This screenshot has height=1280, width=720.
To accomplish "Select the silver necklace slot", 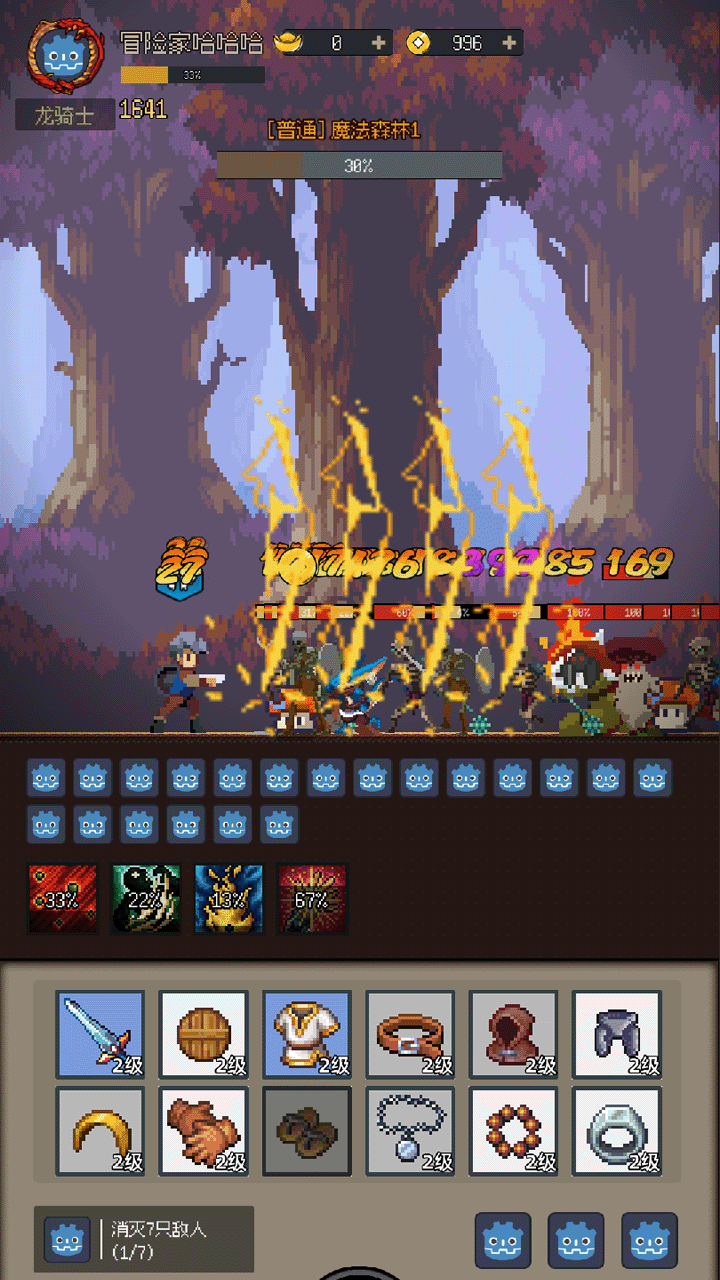I will 409,1132.
